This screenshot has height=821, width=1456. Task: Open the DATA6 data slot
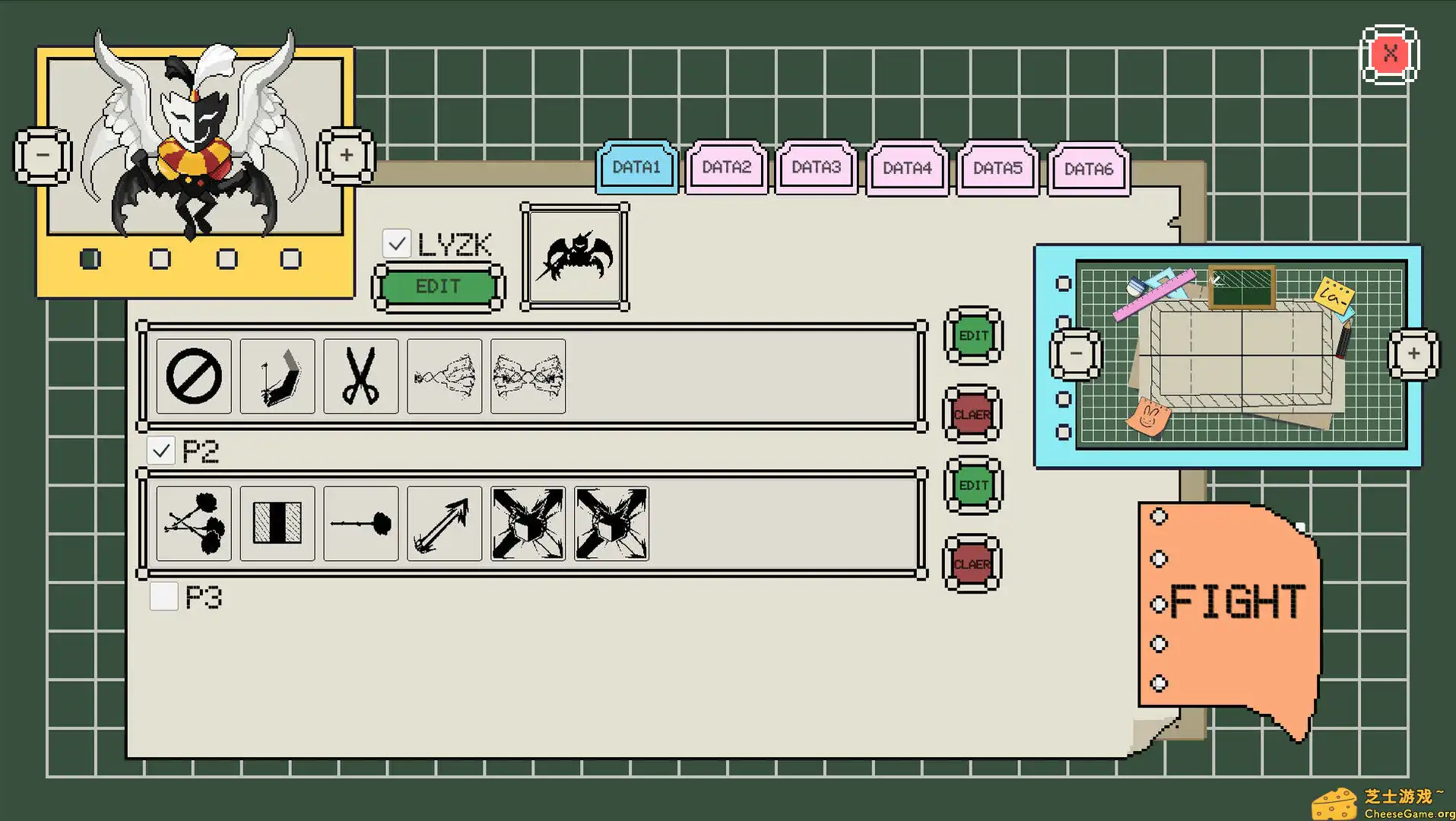[x=1087, y=168]
